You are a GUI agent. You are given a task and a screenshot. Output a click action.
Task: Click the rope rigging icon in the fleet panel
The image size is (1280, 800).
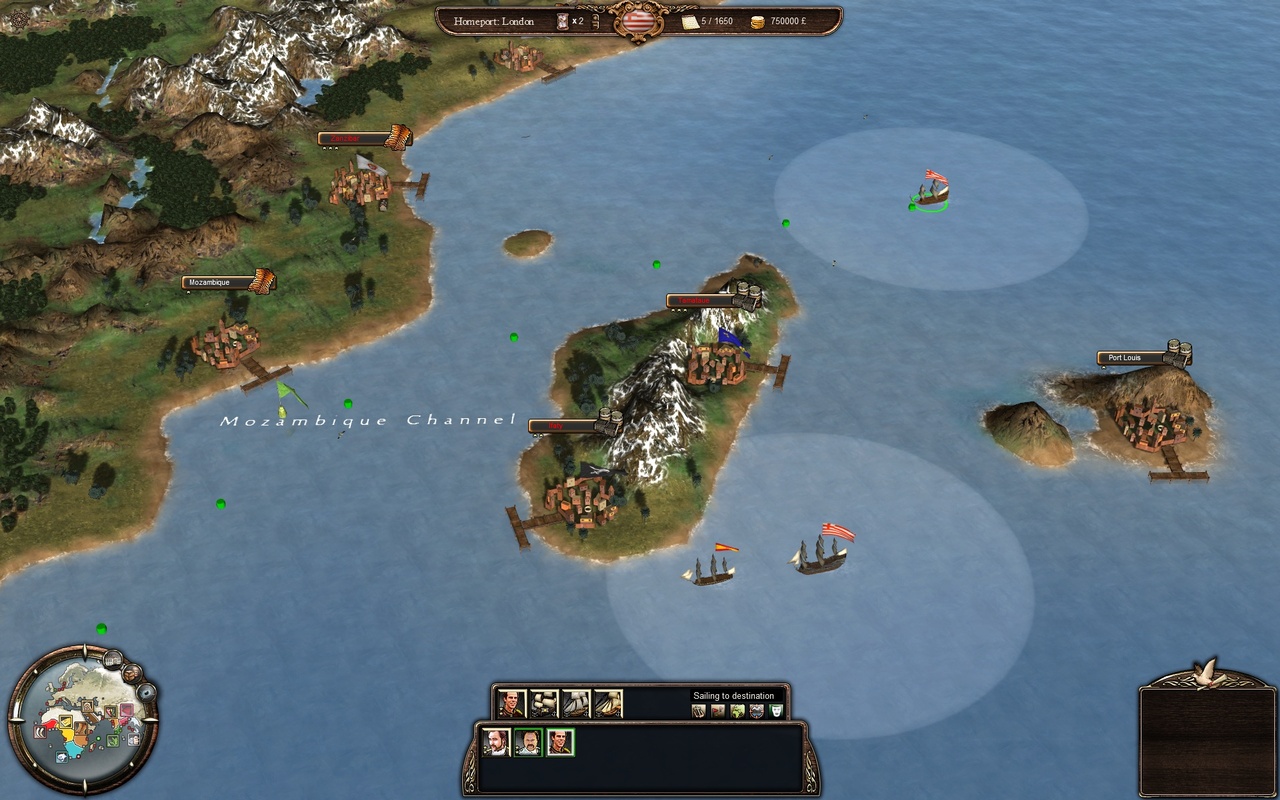(698, 710)
